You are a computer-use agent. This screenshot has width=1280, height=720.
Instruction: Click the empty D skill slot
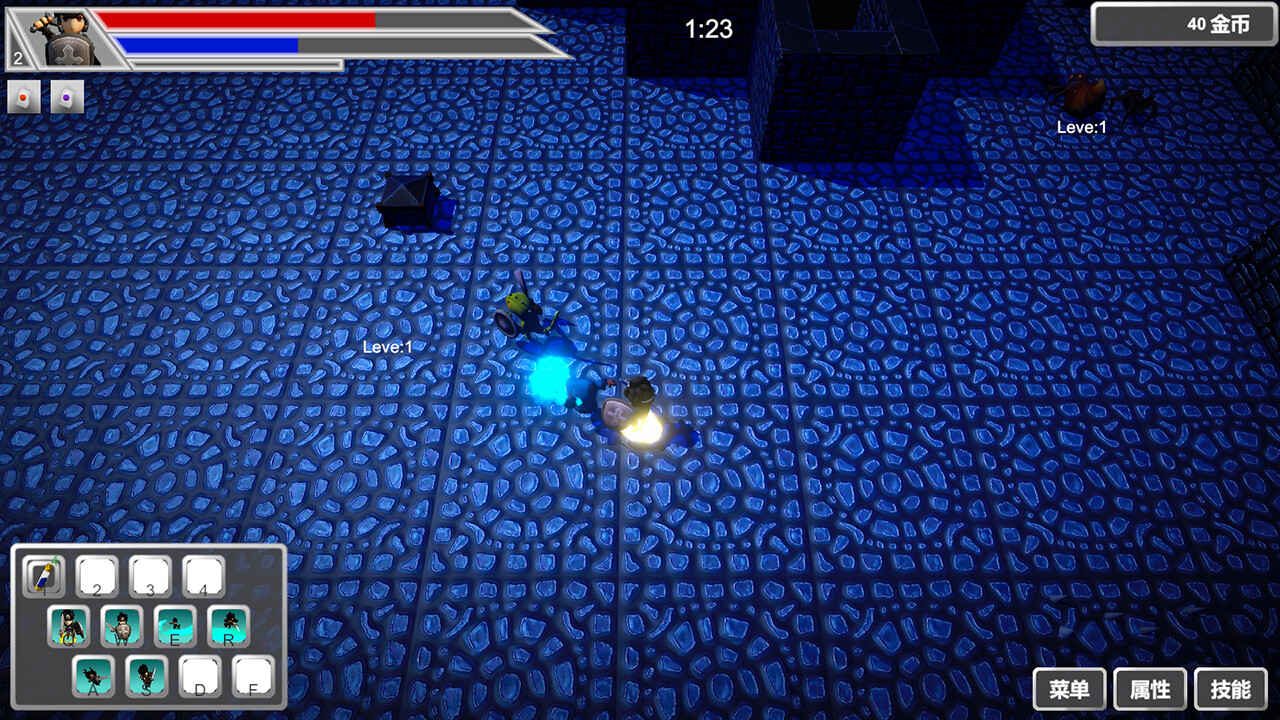tap(199, 678)
